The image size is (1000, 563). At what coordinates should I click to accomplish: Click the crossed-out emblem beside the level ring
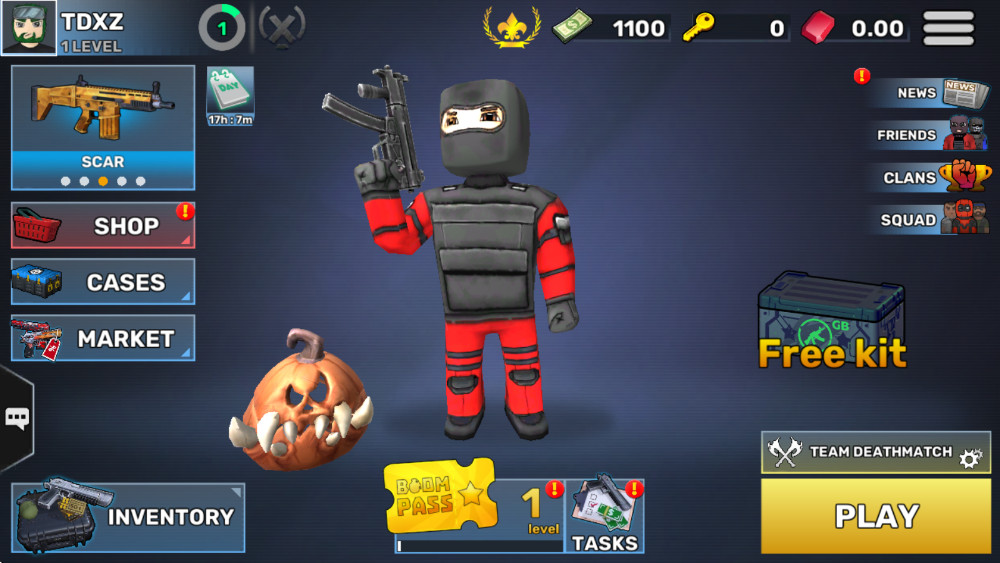coord(282,27)
